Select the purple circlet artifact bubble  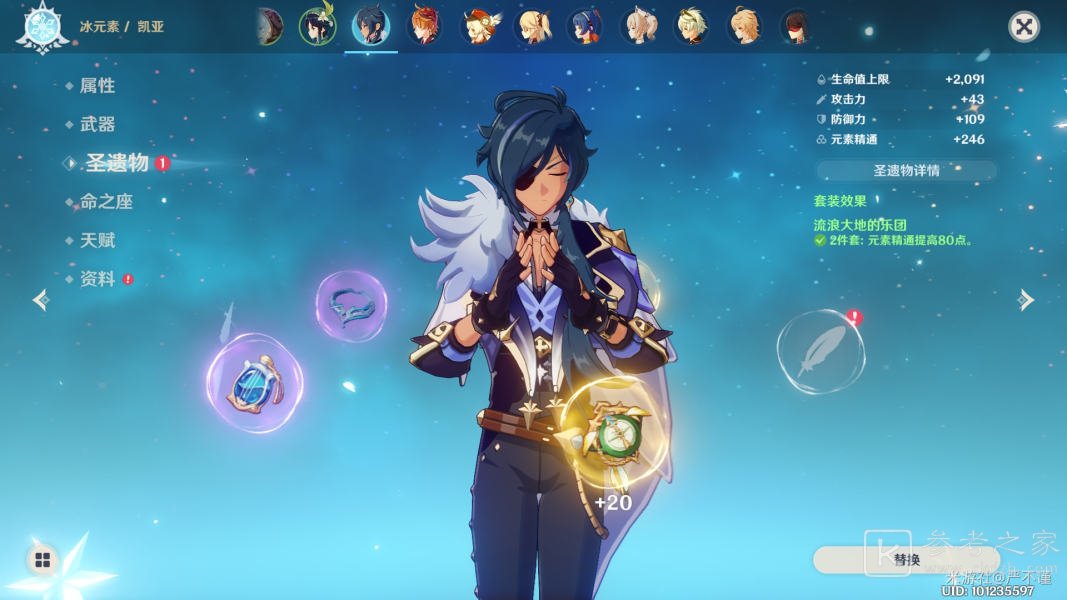pyautogui.click(x=351, y=306)
